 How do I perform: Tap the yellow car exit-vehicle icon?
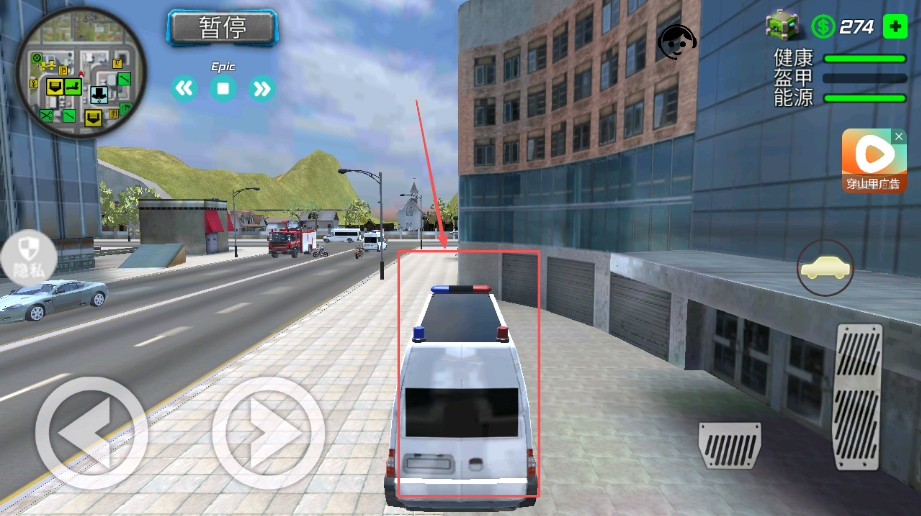click(x=825, y=267)
